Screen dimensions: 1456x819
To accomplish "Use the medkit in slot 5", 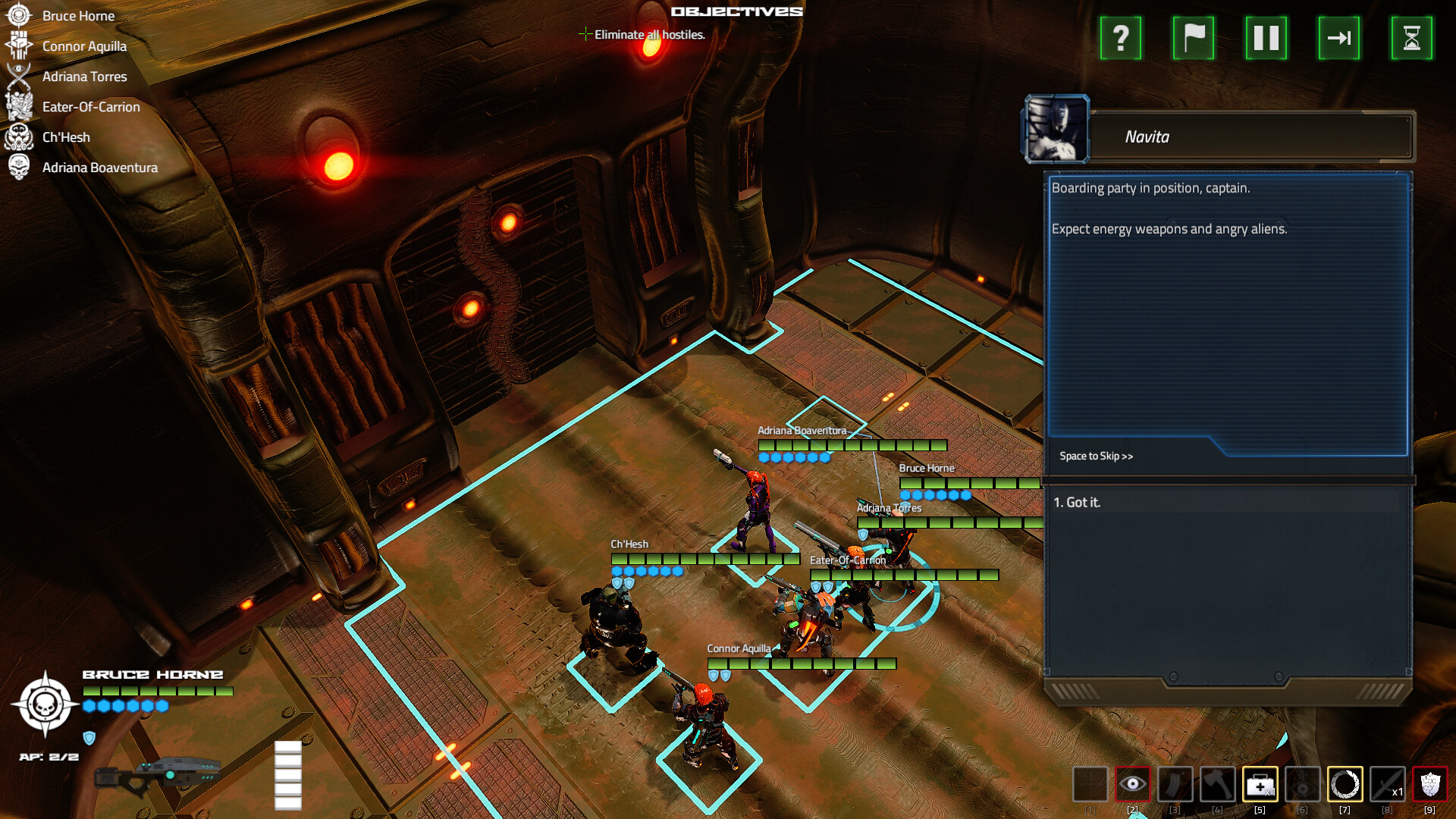I will point(1260,784).
